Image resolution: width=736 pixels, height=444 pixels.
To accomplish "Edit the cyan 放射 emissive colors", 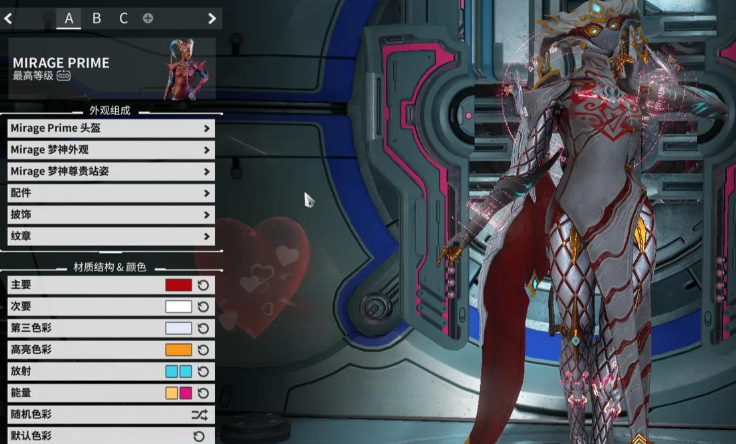I will pyautogui.click(x=178, y=371).
